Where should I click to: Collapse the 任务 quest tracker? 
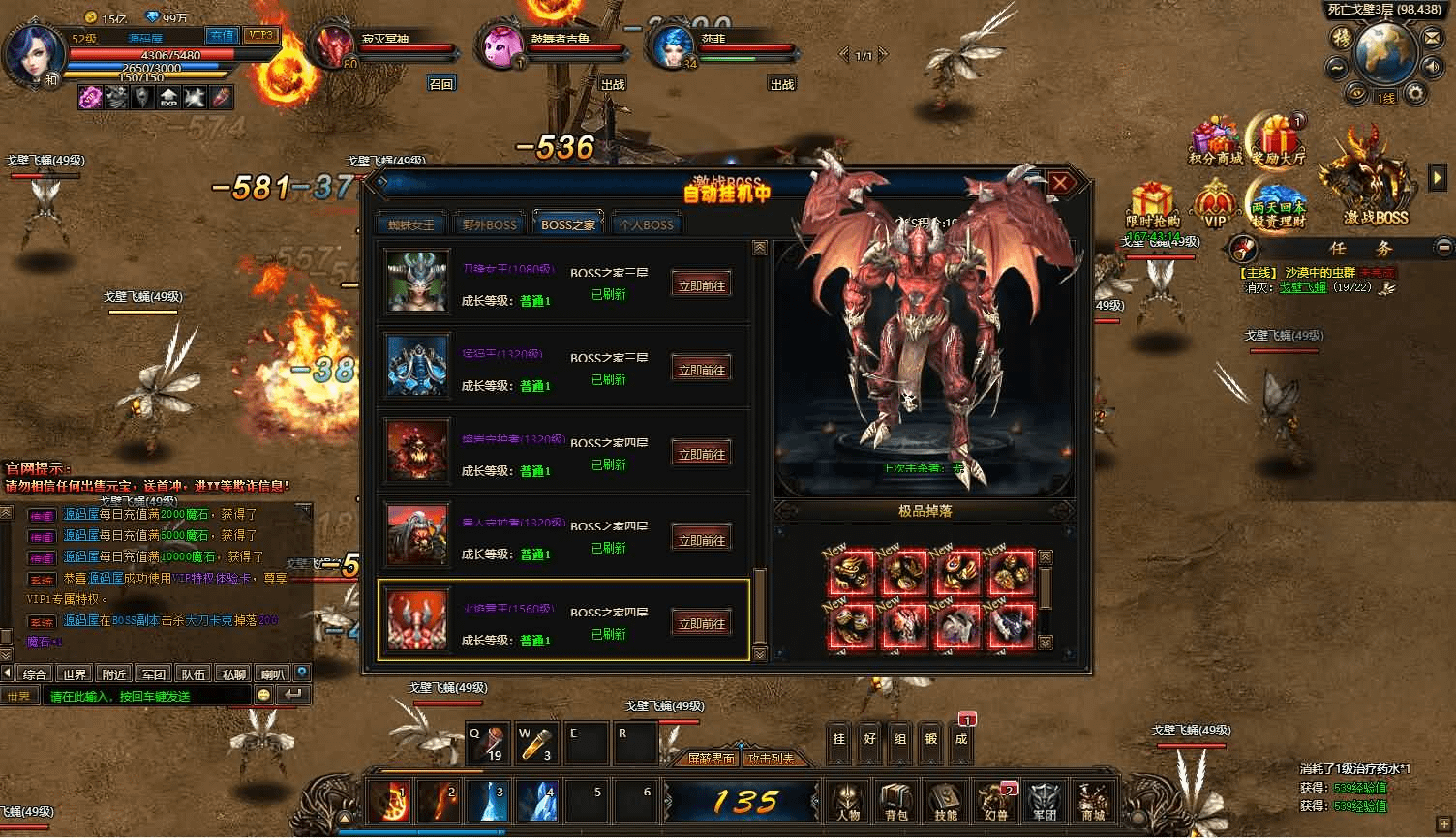[1444, 247]
